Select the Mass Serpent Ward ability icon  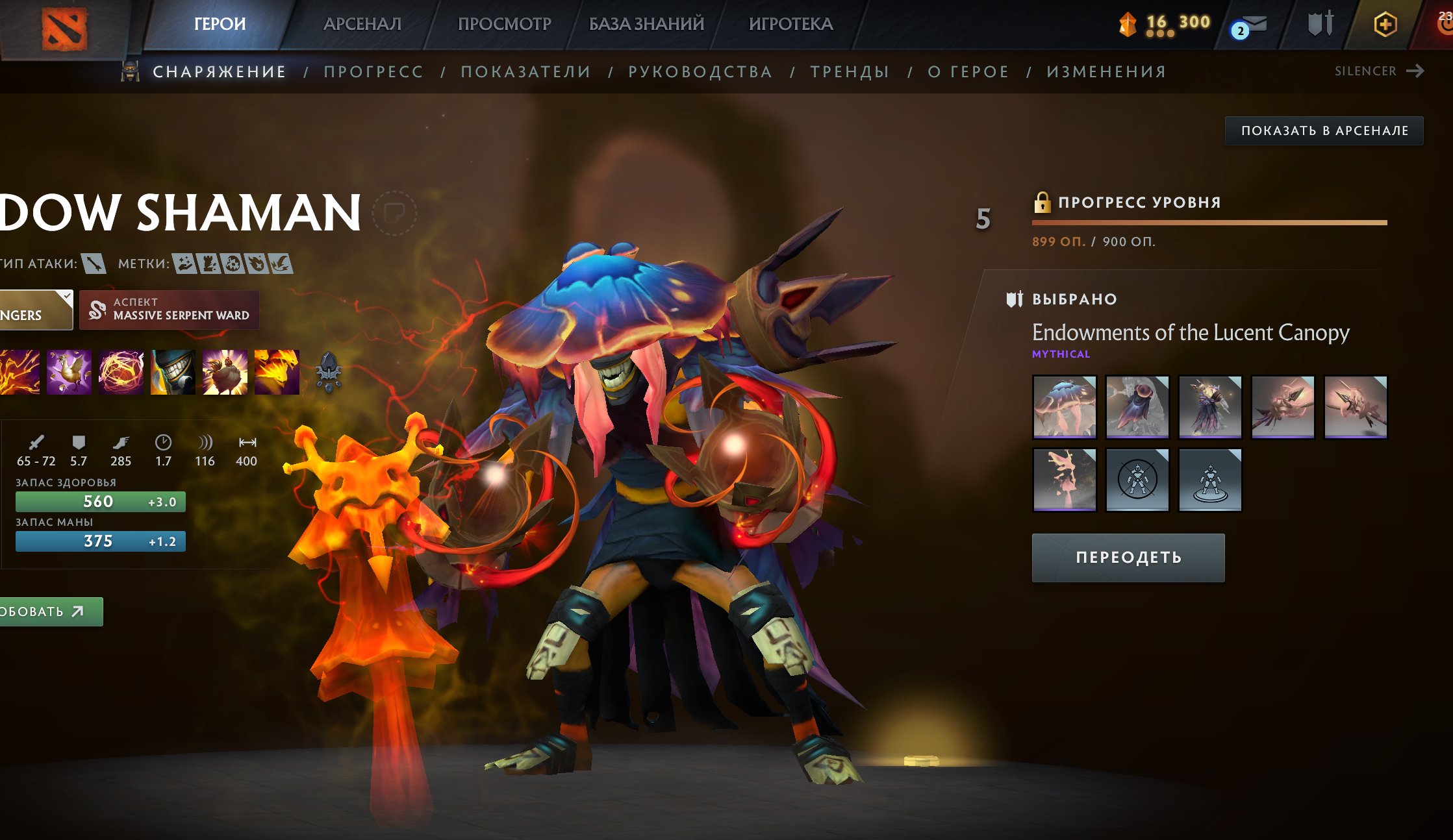pyautogui.click(x=277, y=372)
